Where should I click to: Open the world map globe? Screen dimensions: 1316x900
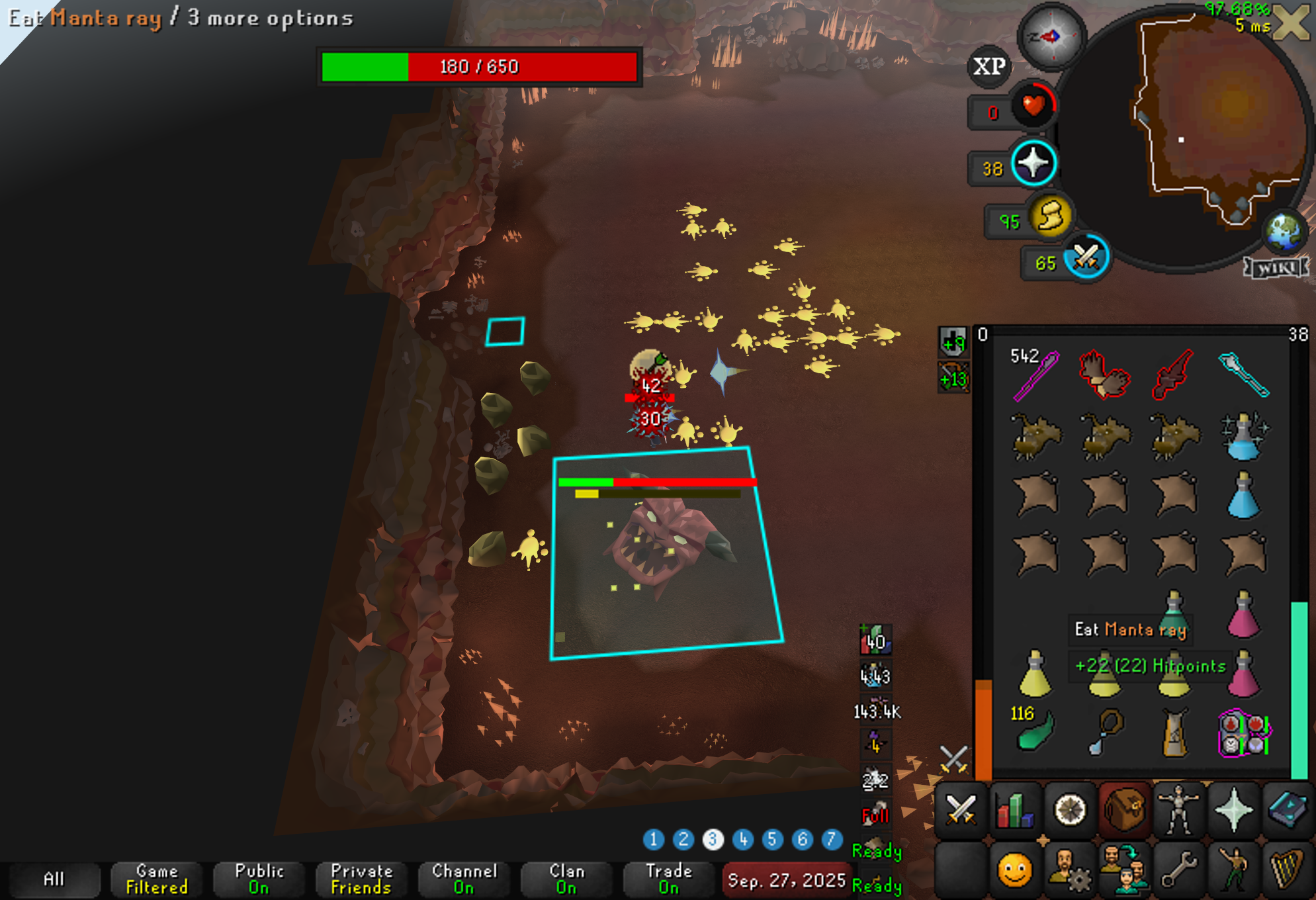pos(1284,231)
